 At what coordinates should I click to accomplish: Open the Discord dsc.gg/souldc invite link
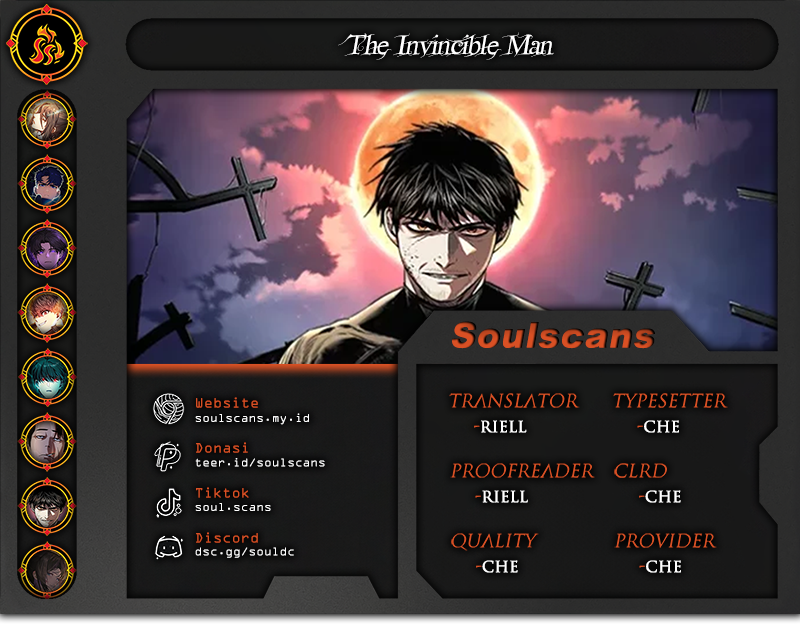[244, 552]
